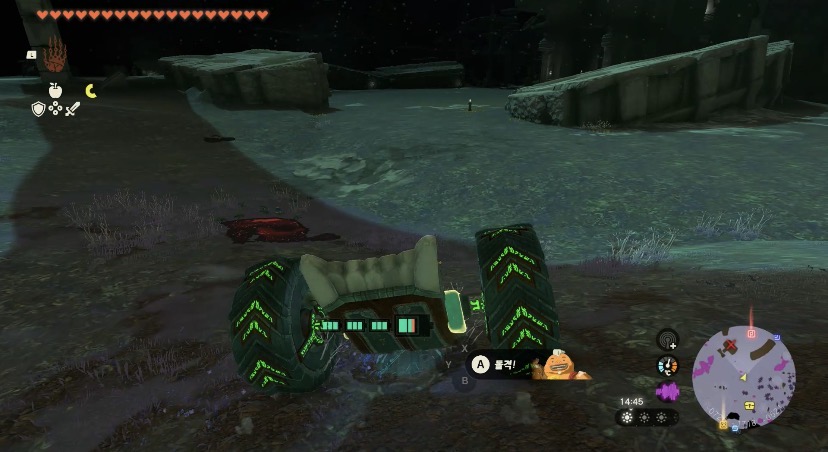Image resolution: width=828 pixels, height=452 pixels.
Task: Click the Sensor+ radar icon
Action: pyautogui.click(x=667, y=340)
